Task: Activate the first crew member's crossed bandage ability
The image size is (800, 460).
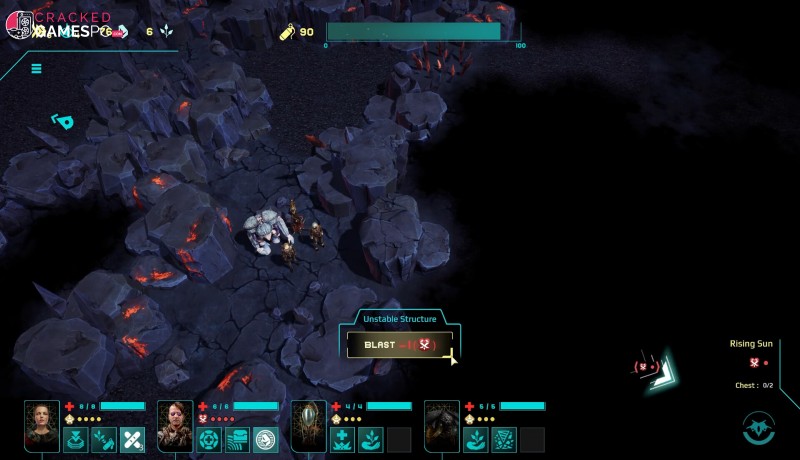Action: 133,439
